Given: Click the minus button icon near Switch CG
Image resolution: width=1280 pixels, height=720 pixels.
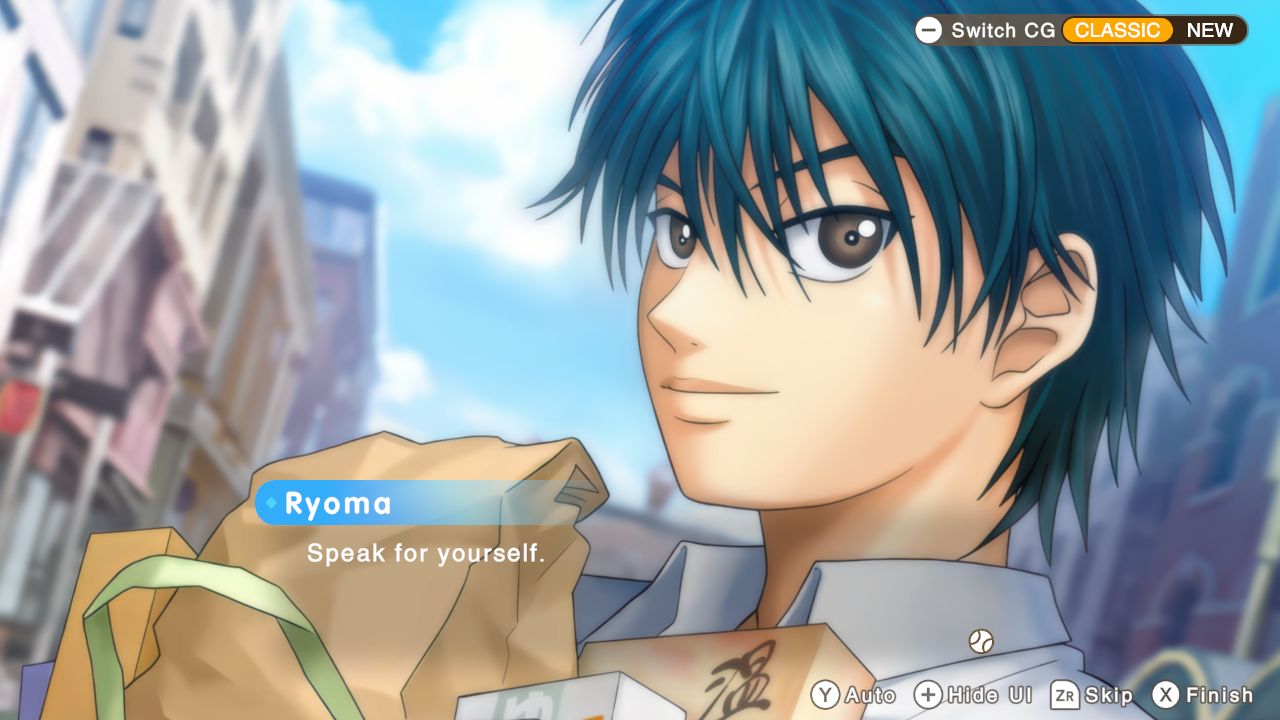Looking at the screenshot, I should 928,30.
